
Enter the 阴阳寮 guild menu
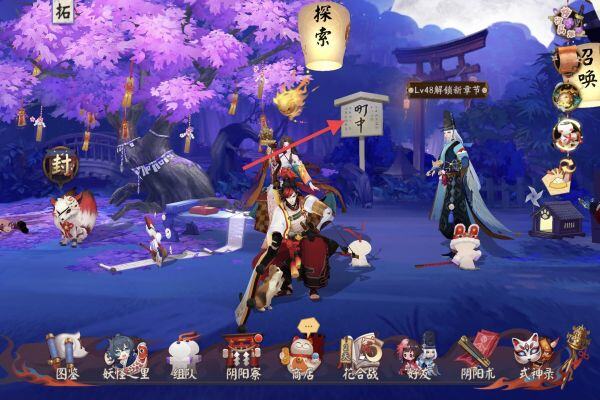(241, 356)
